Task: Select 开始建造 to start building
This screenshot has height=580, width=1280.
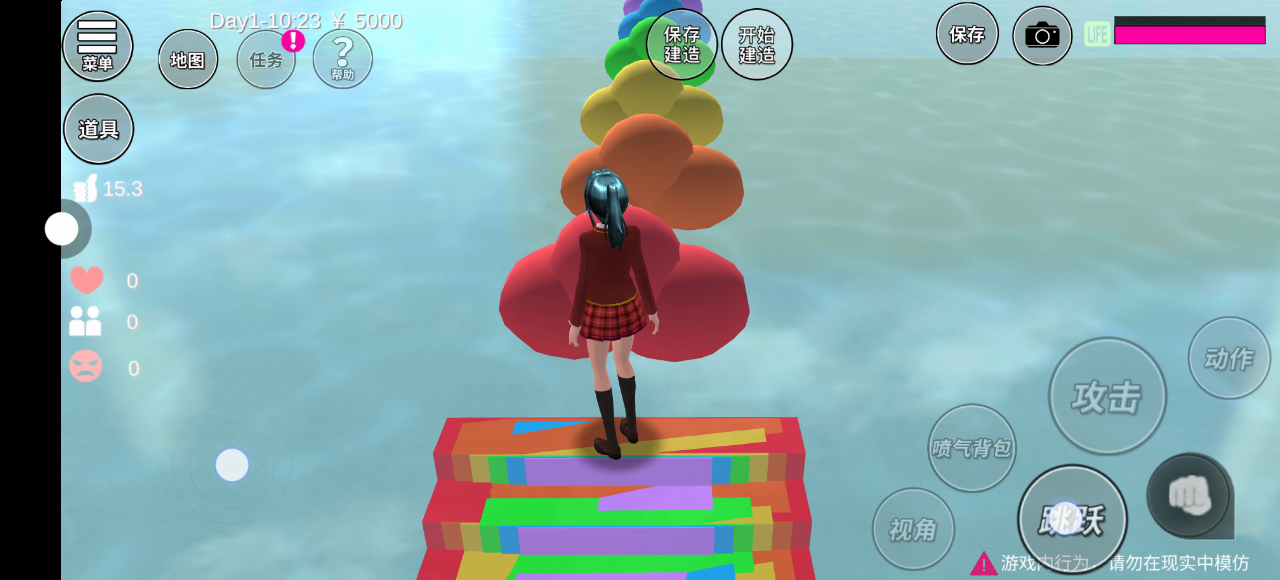Action: [757, 45]
